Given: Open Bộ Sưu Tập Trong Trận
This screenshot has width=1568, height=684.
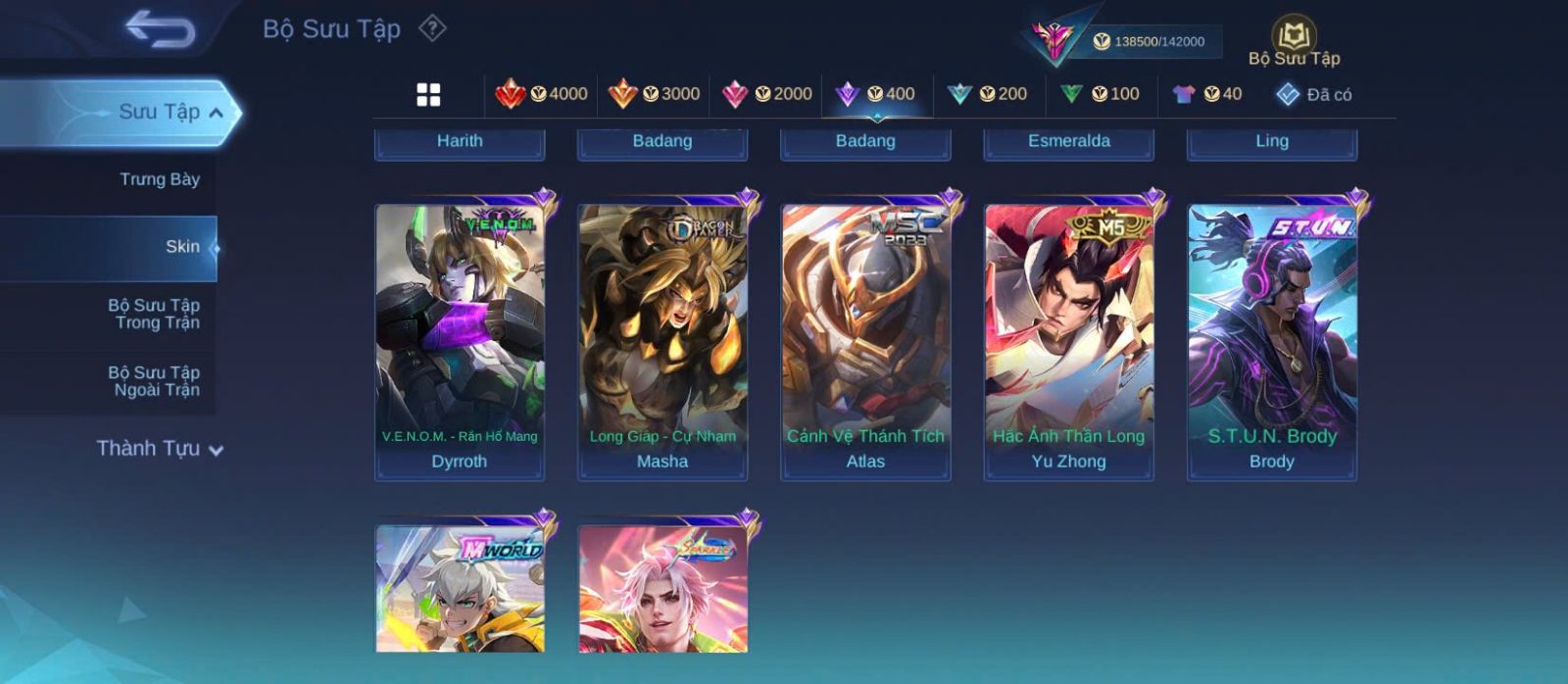Looking at the screenshot, I should point(154,314).
